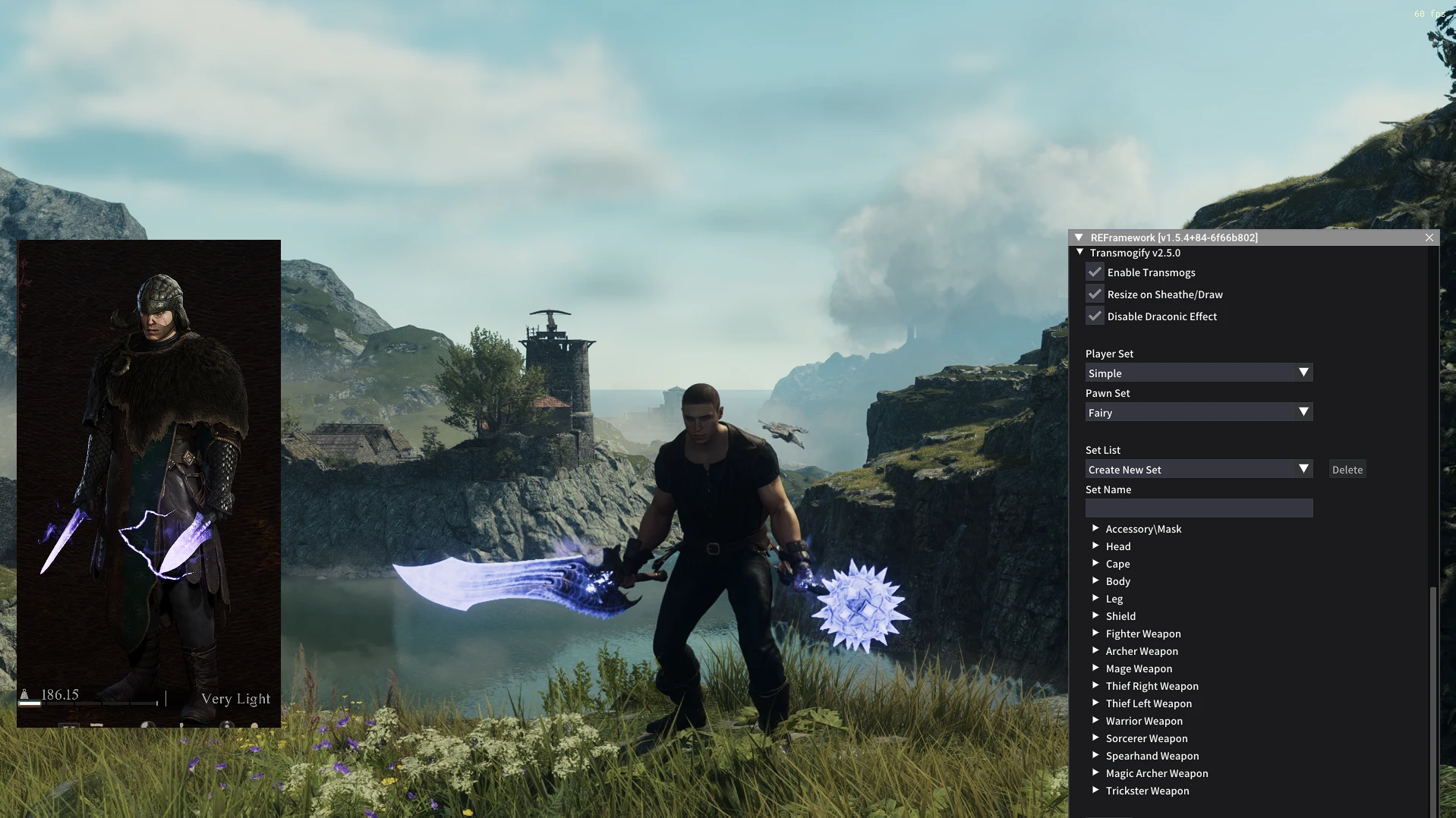Open the Set List dropdown
The image size is (1456, 818).
coord(1199,470)
